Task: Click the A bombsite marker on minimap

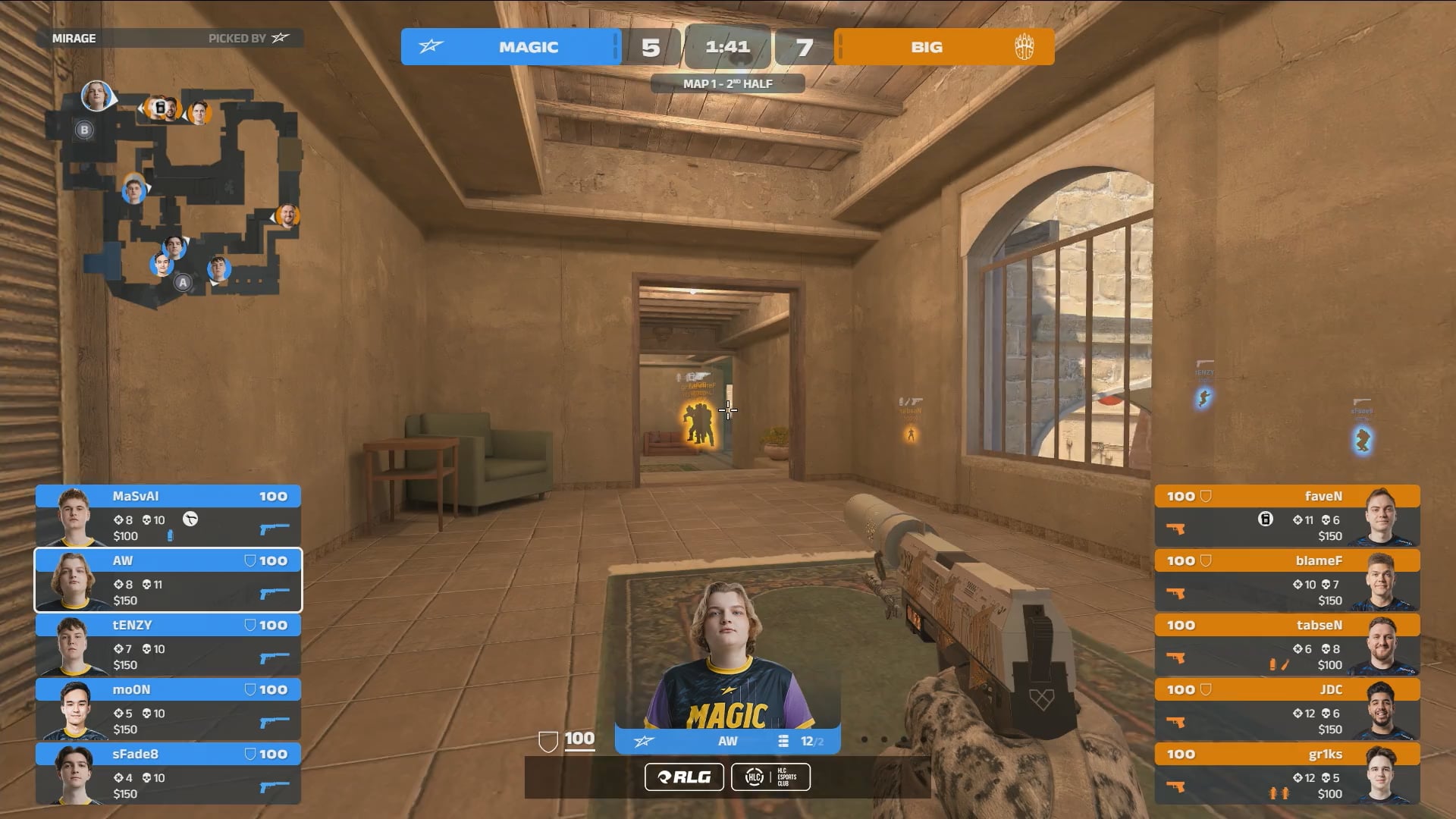Action: (182, 283)
